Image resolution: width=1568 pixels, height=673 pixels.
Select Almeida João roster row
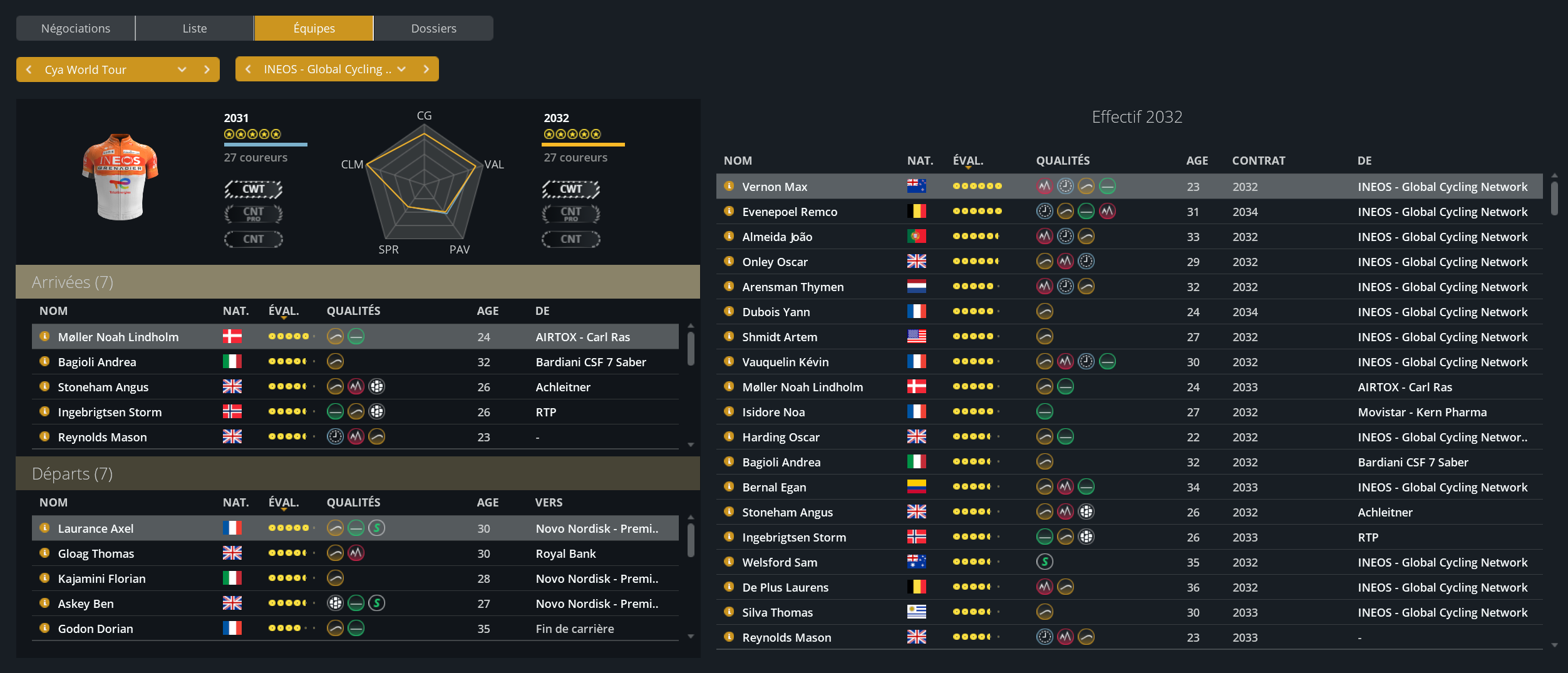pyautogui.click(x=777, y=237)
